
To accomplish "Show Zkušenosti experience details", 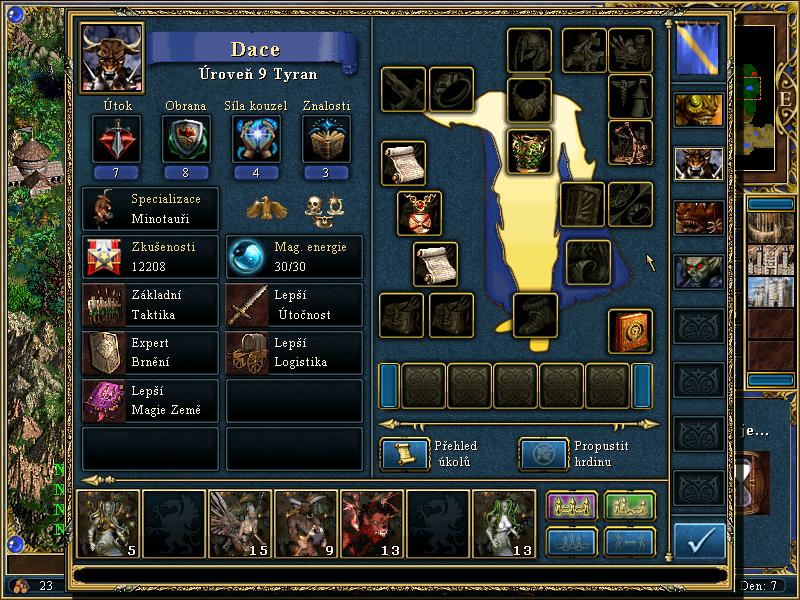I will 150,257.
